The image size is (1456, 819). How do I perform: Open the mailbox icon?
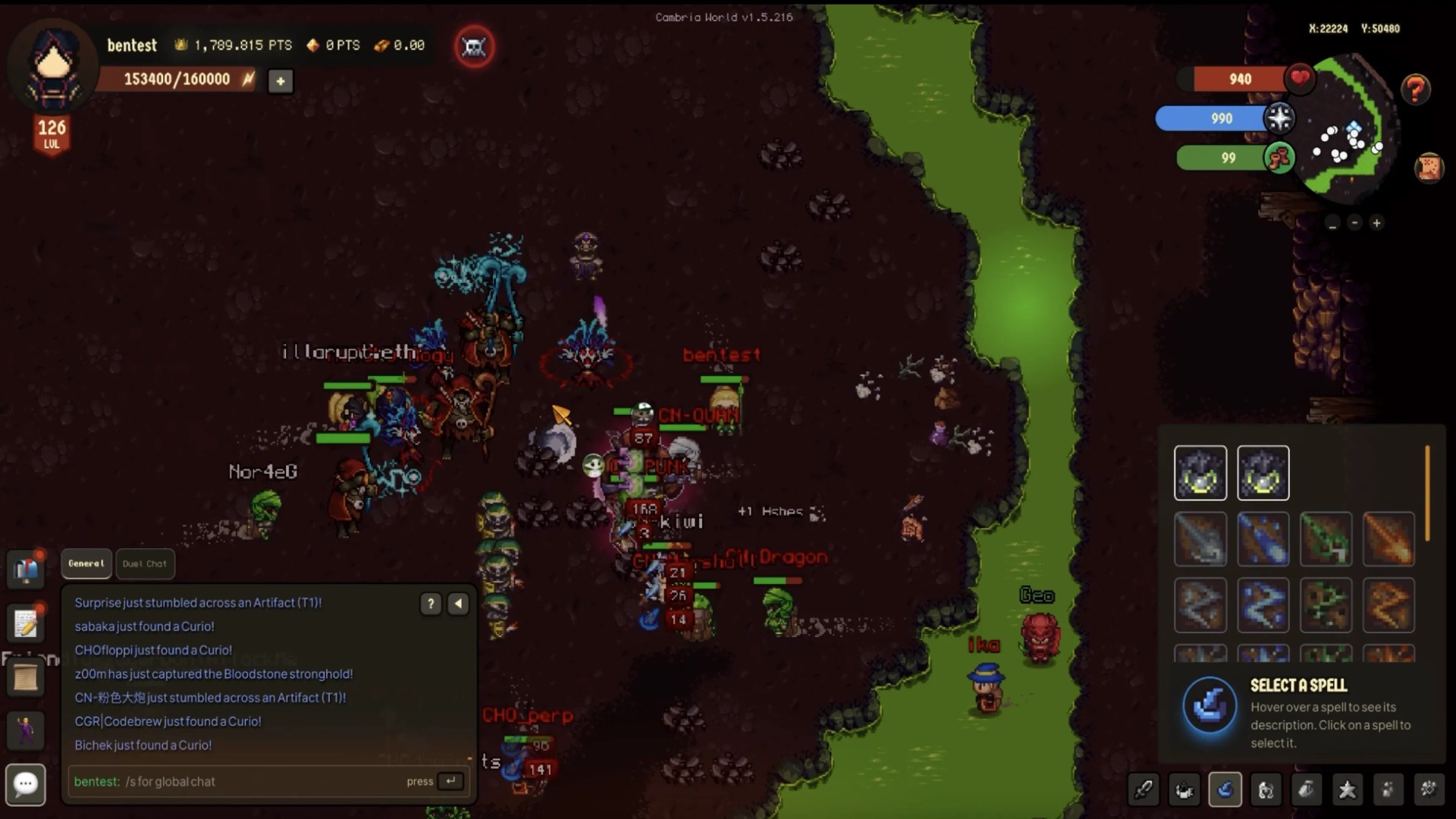(26, 569)
